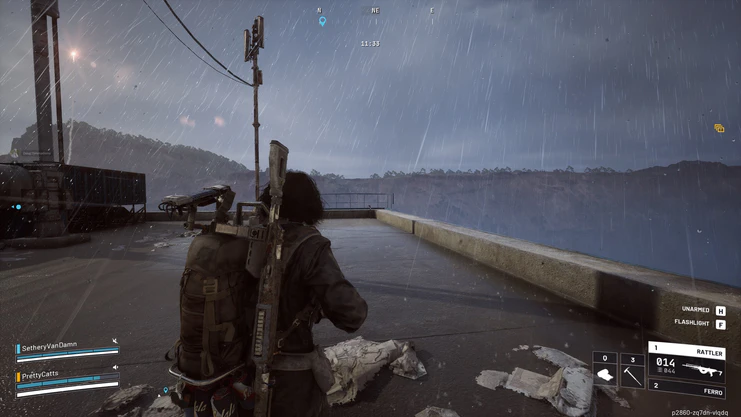Image resolution: width=741 pixels, height=417 pixels.
Task: Select the pickaxe quick-use slot
Action: click(x=632, y=370)
